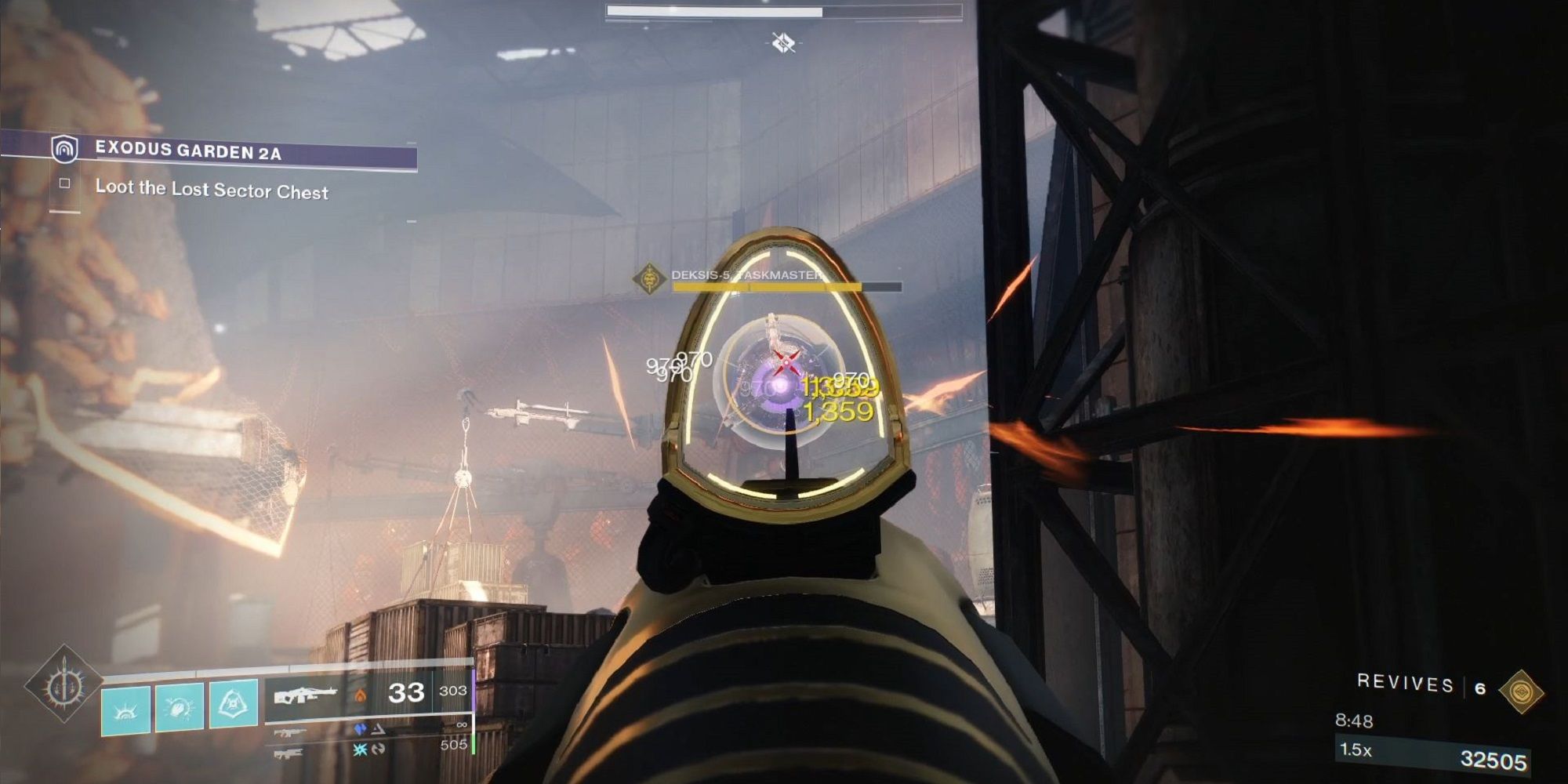
Task: Click the 32505 score display
Action: (x=1494, y=760)
